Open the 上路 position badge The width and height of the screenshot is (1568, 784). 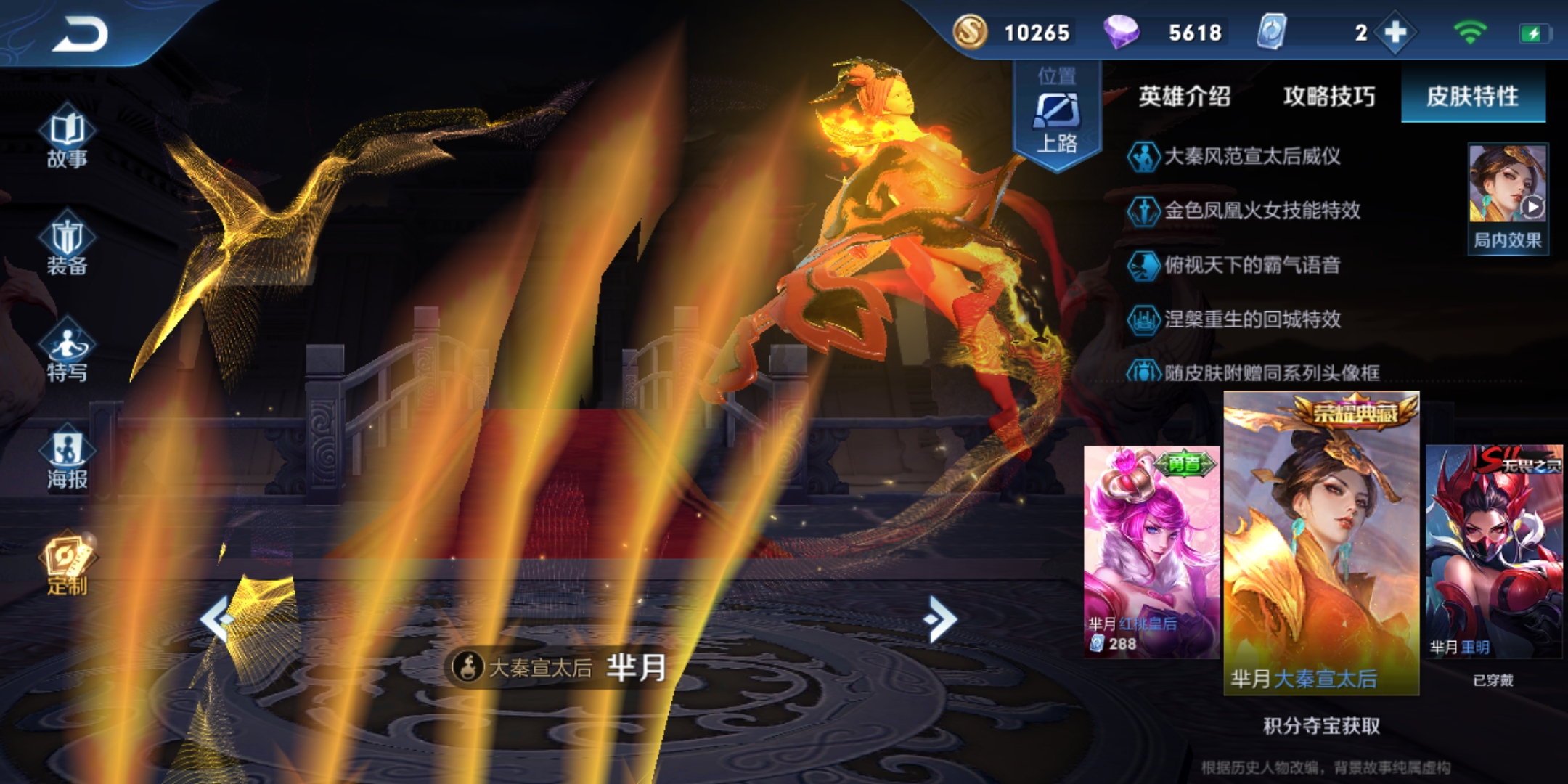1057,116
